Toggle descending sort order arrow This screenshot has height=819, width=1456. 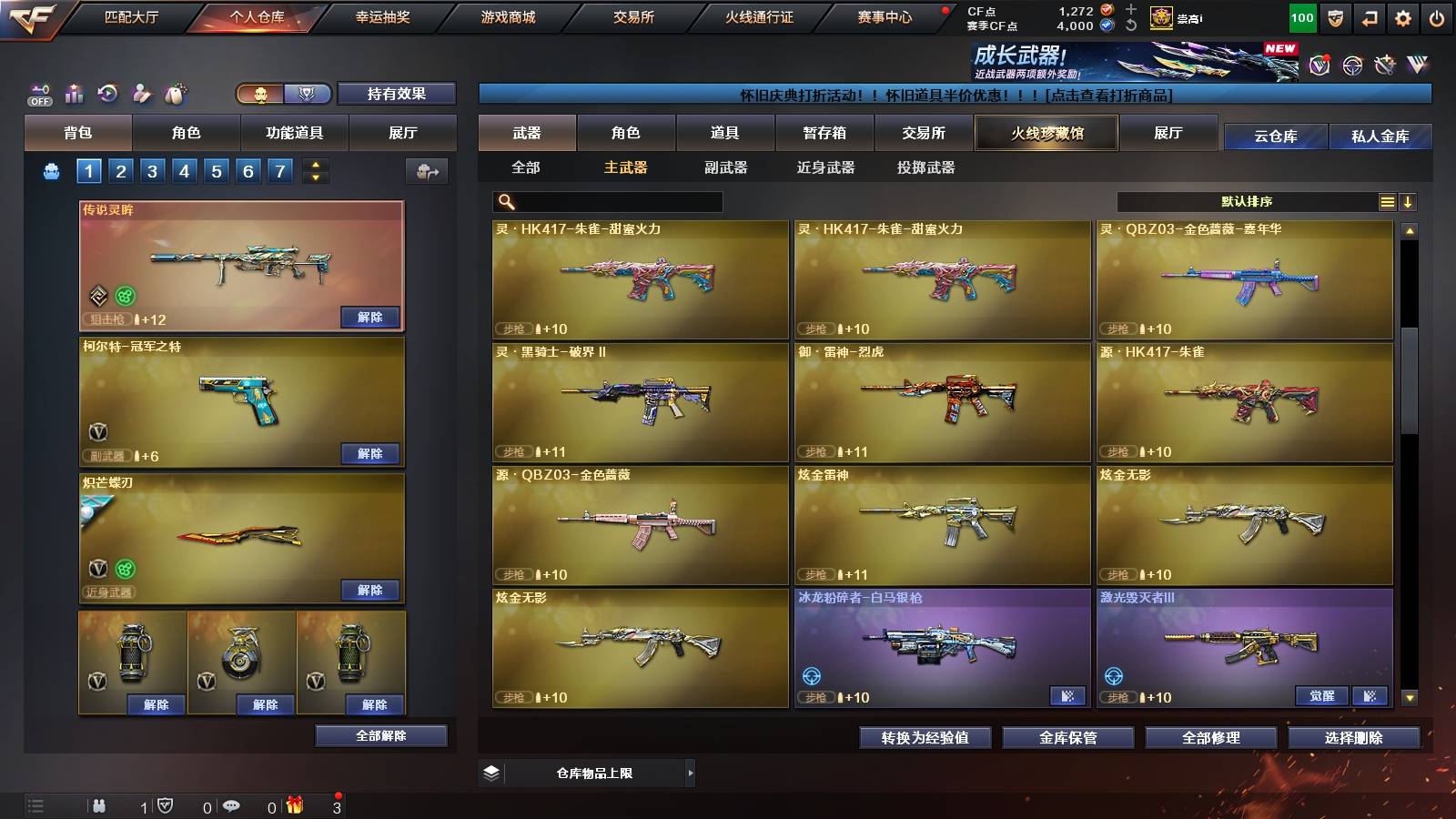pyautogui.click(x=1409, y=202)
